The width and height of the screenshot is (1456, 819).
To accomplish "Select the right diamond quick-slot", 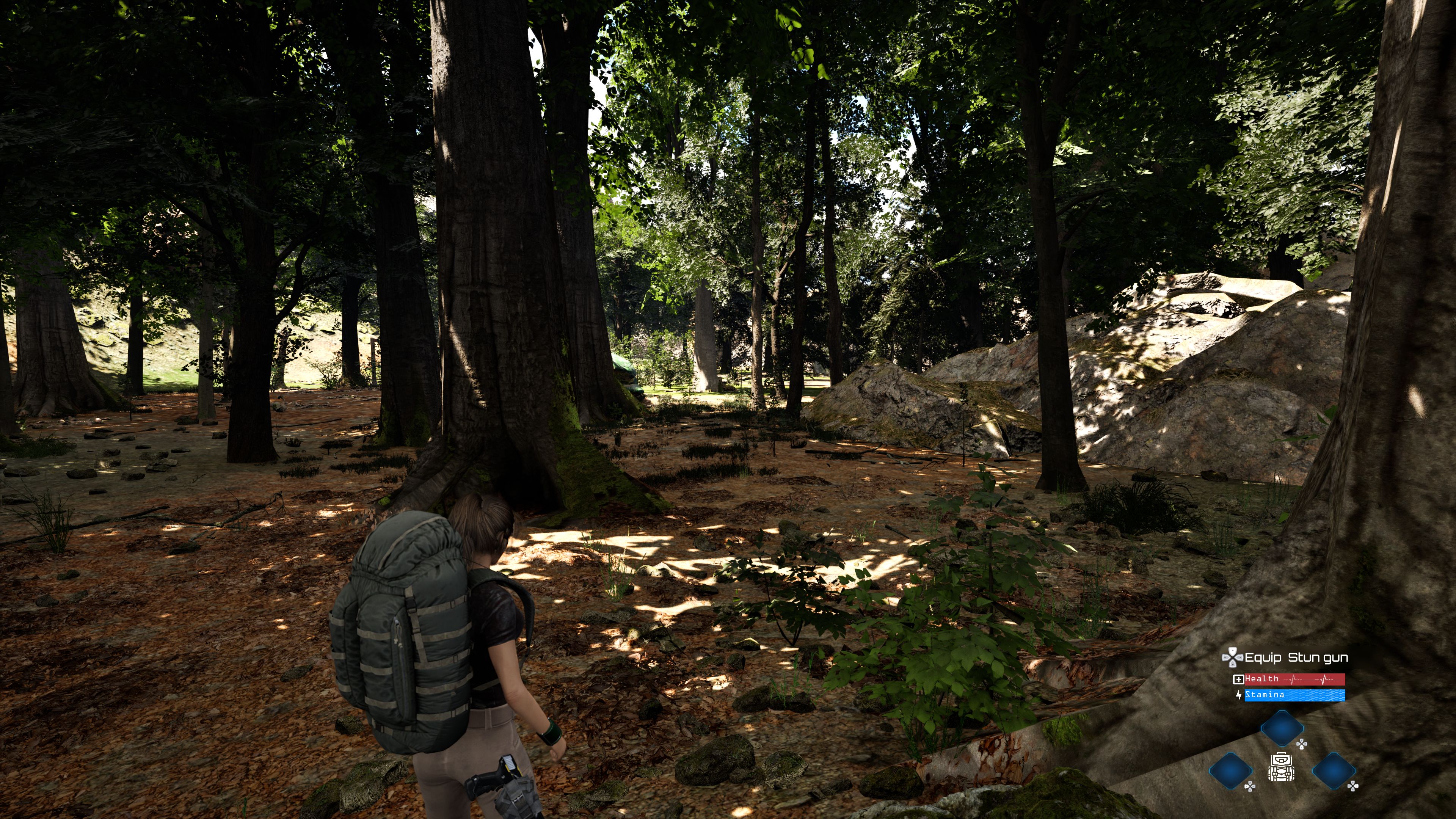I will pyautogui.click(x=1334, y=772).
